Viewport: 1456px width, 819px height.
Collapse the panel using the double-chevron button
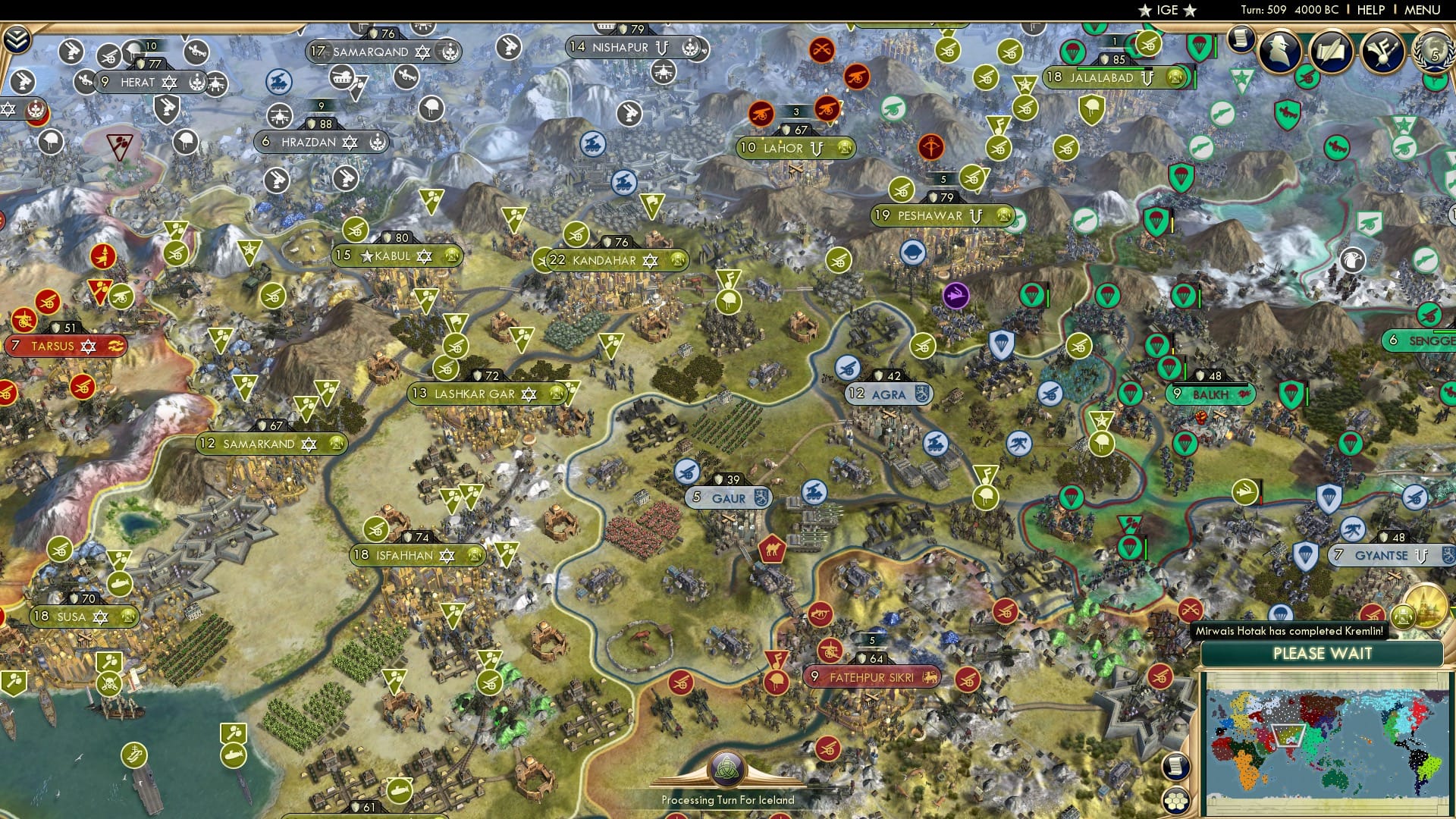[x=17, y=39]
